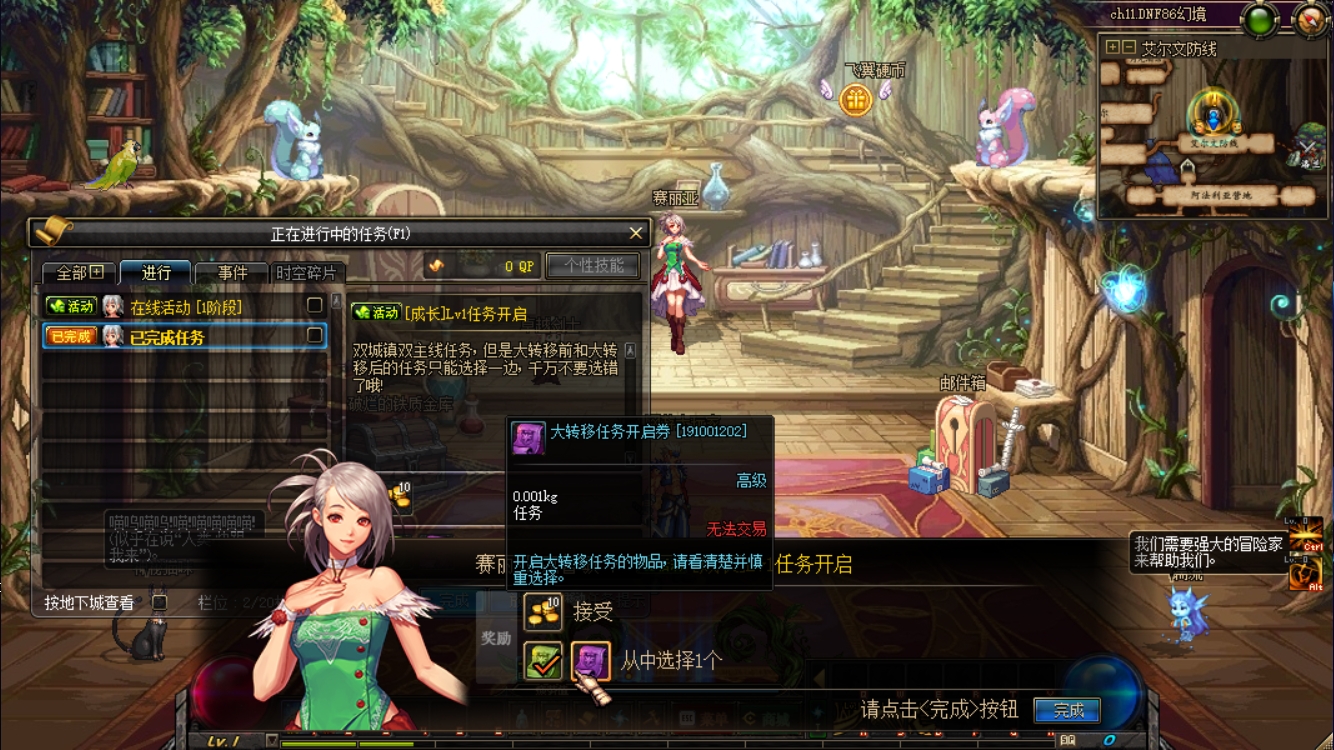Close the quest window
1334x750 pixels.
point(636,233)
